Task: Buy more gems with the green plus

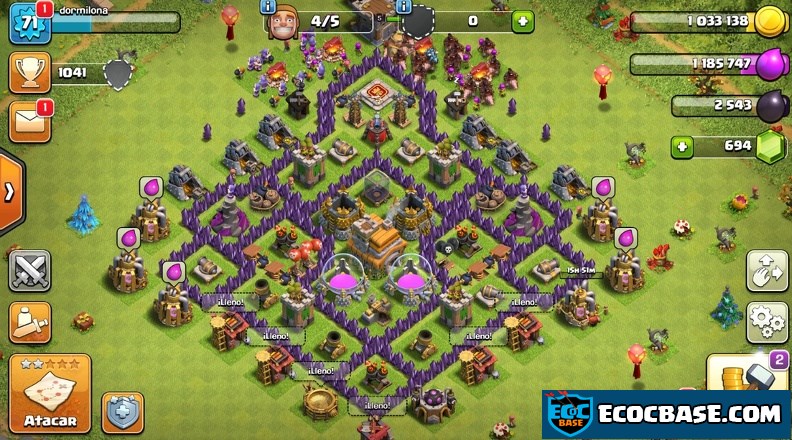Action: tap(683, 147)
